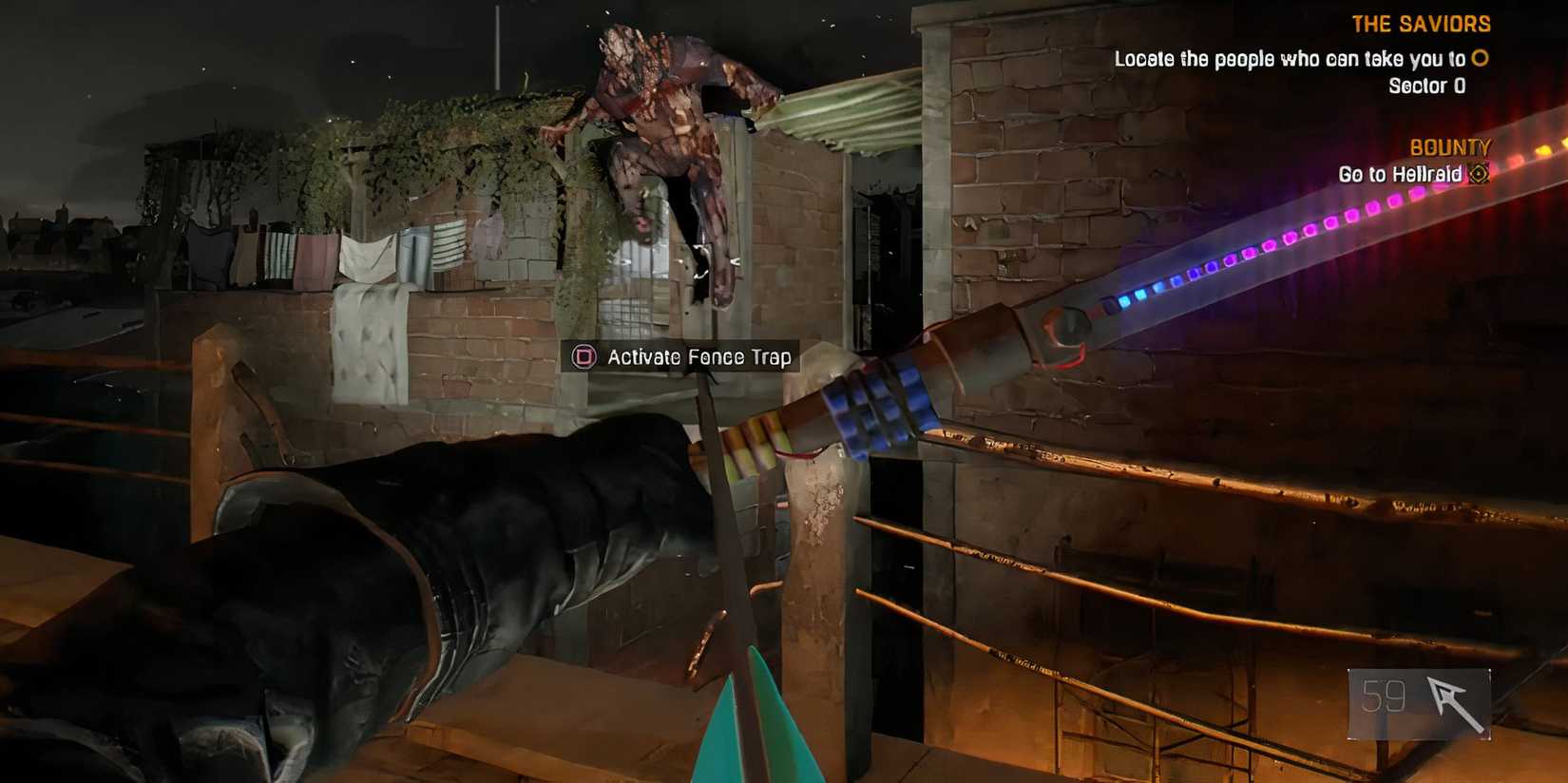Select the waypoint circle next to quest objective
This screenshot has height=783, width=1568.
(1479, 59)
